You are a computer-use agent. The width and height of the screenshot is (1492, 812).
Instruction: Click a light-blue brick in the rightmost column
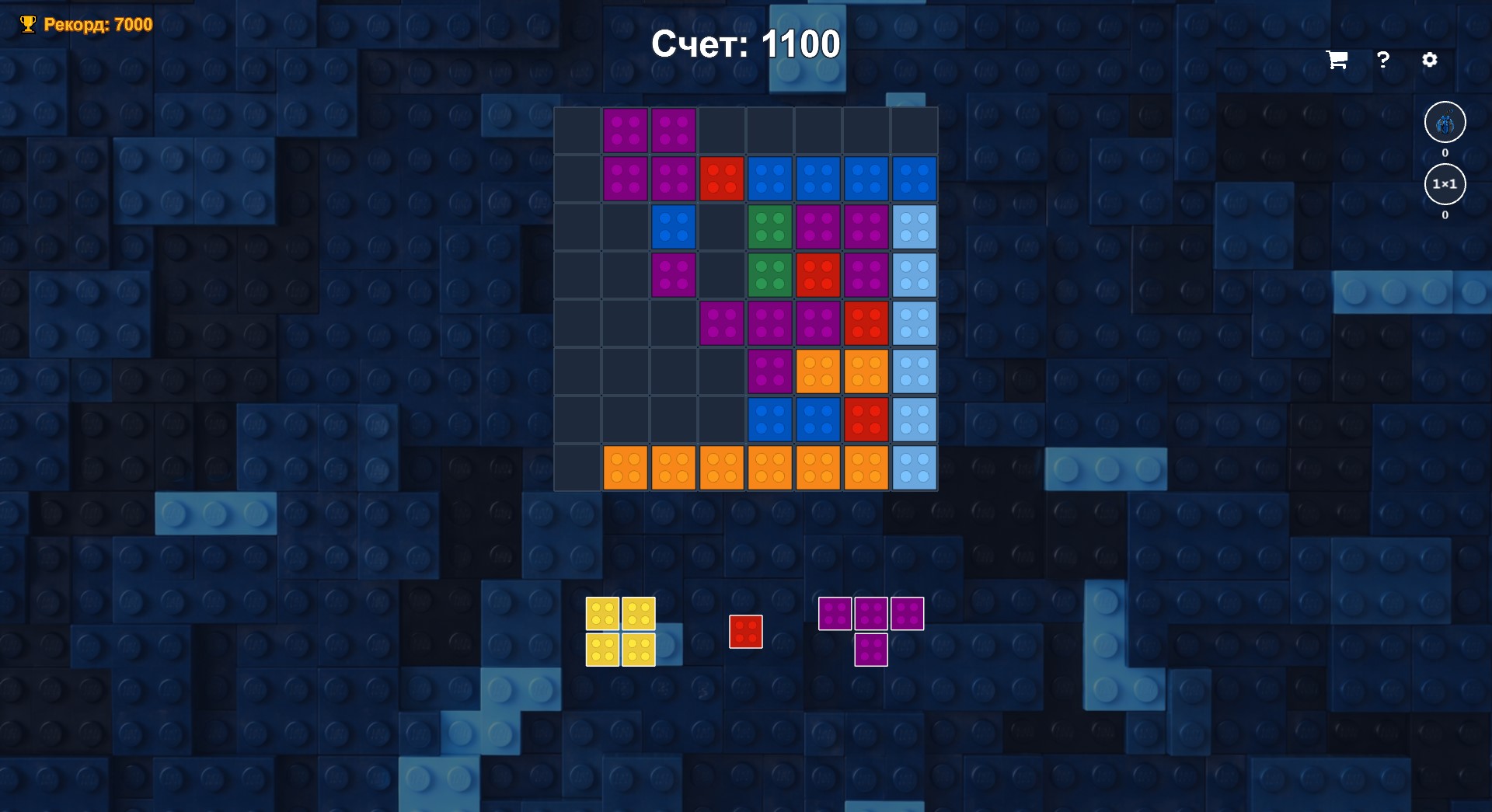[914, 227]
